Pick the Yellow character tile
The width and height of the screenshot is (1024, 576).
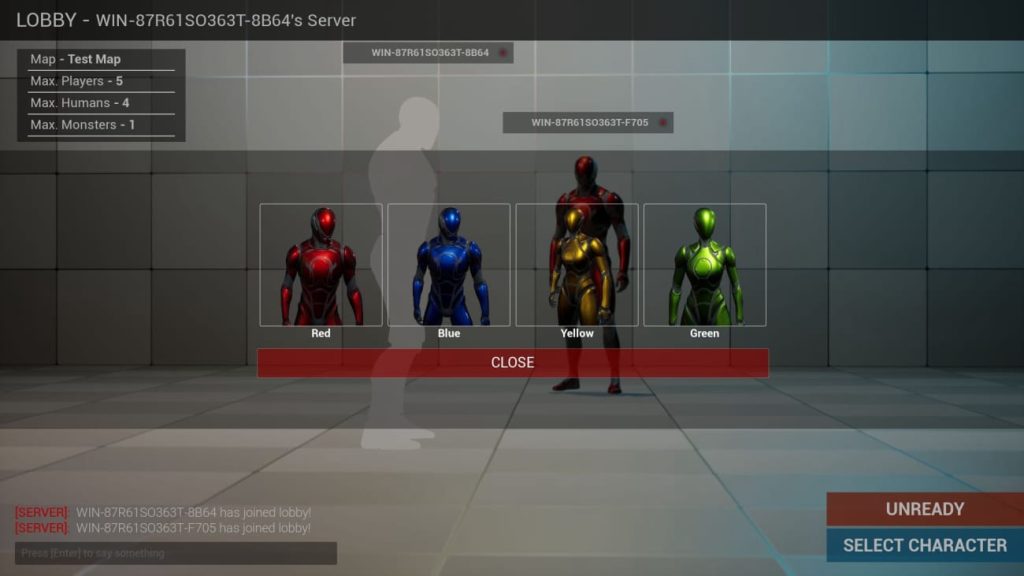(577, 265)
